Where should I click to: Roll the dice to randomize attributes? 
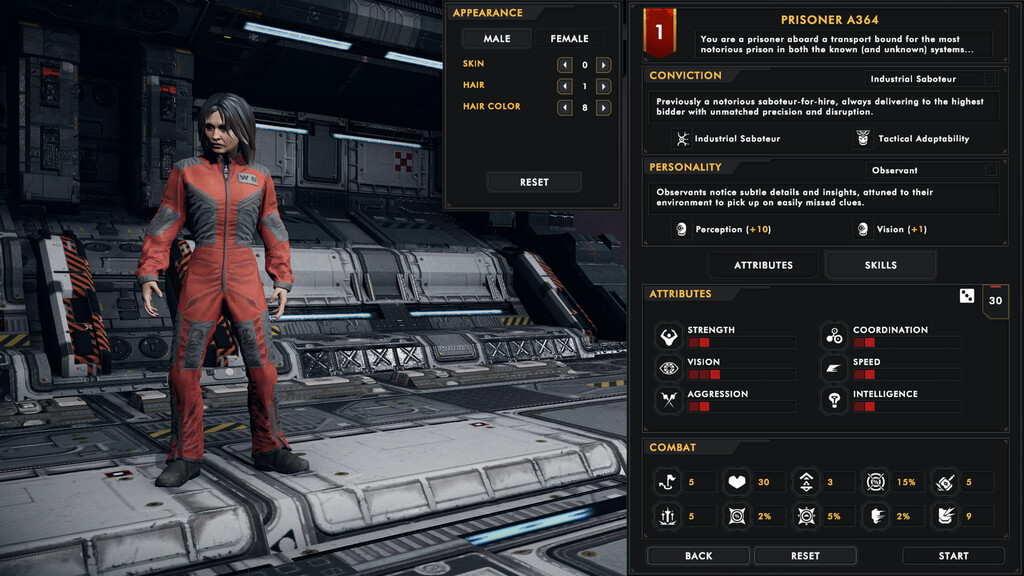(x=967, y=296)
